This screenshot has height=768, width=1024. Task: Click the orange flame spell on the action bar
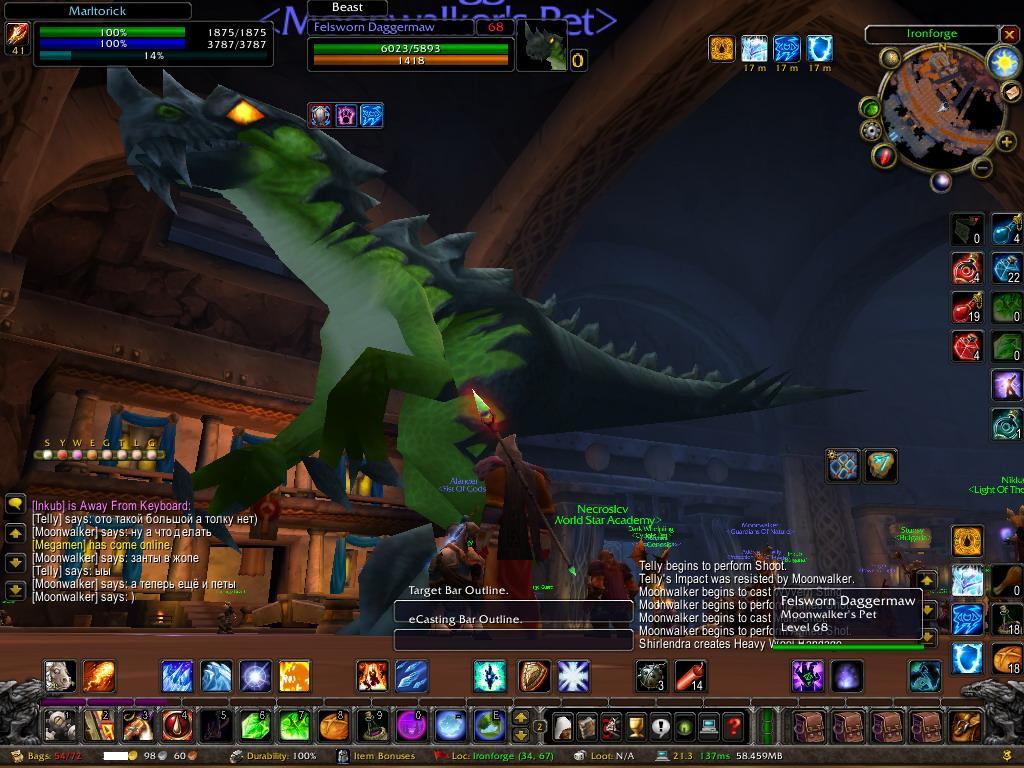[x=98, y=677]
